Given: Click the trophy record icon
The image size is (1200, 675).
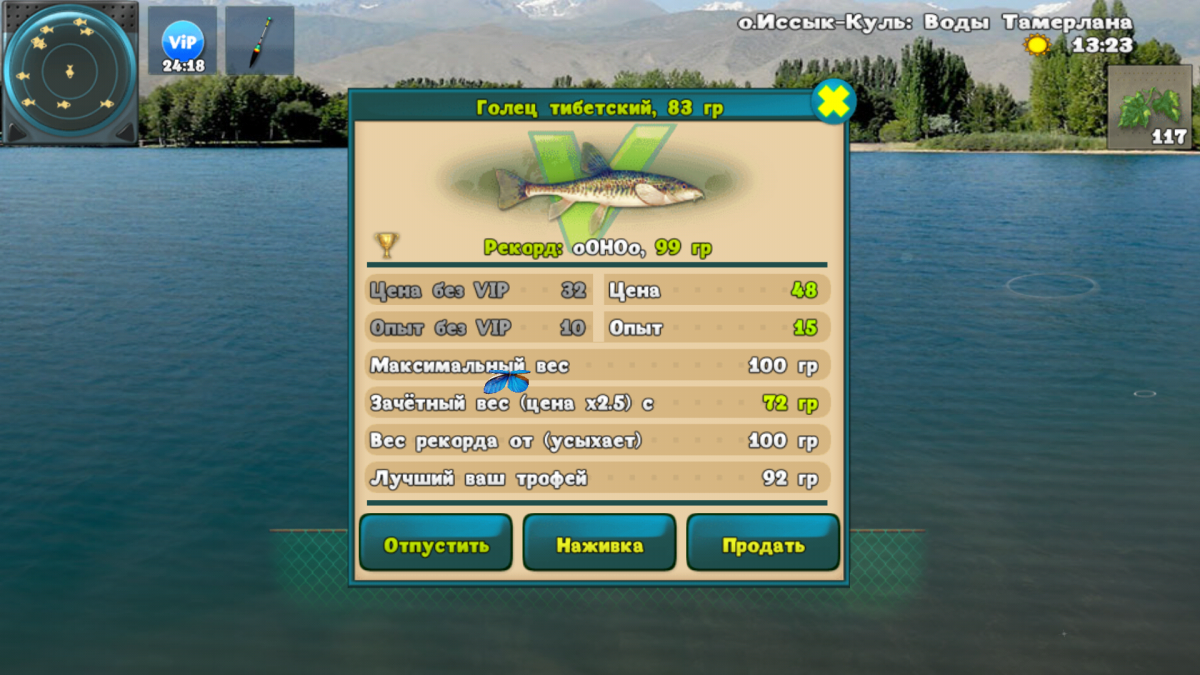Looking at the screenshot, I should (386, 245).
